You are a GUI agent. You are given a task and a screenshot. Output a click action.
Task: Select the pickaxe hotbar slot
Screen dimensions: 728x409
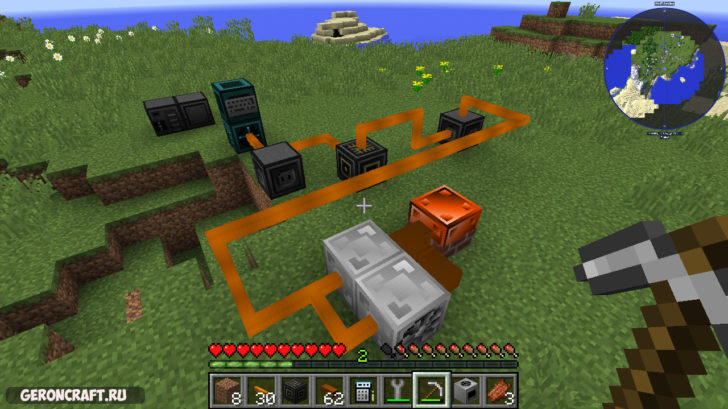point(431,390)
